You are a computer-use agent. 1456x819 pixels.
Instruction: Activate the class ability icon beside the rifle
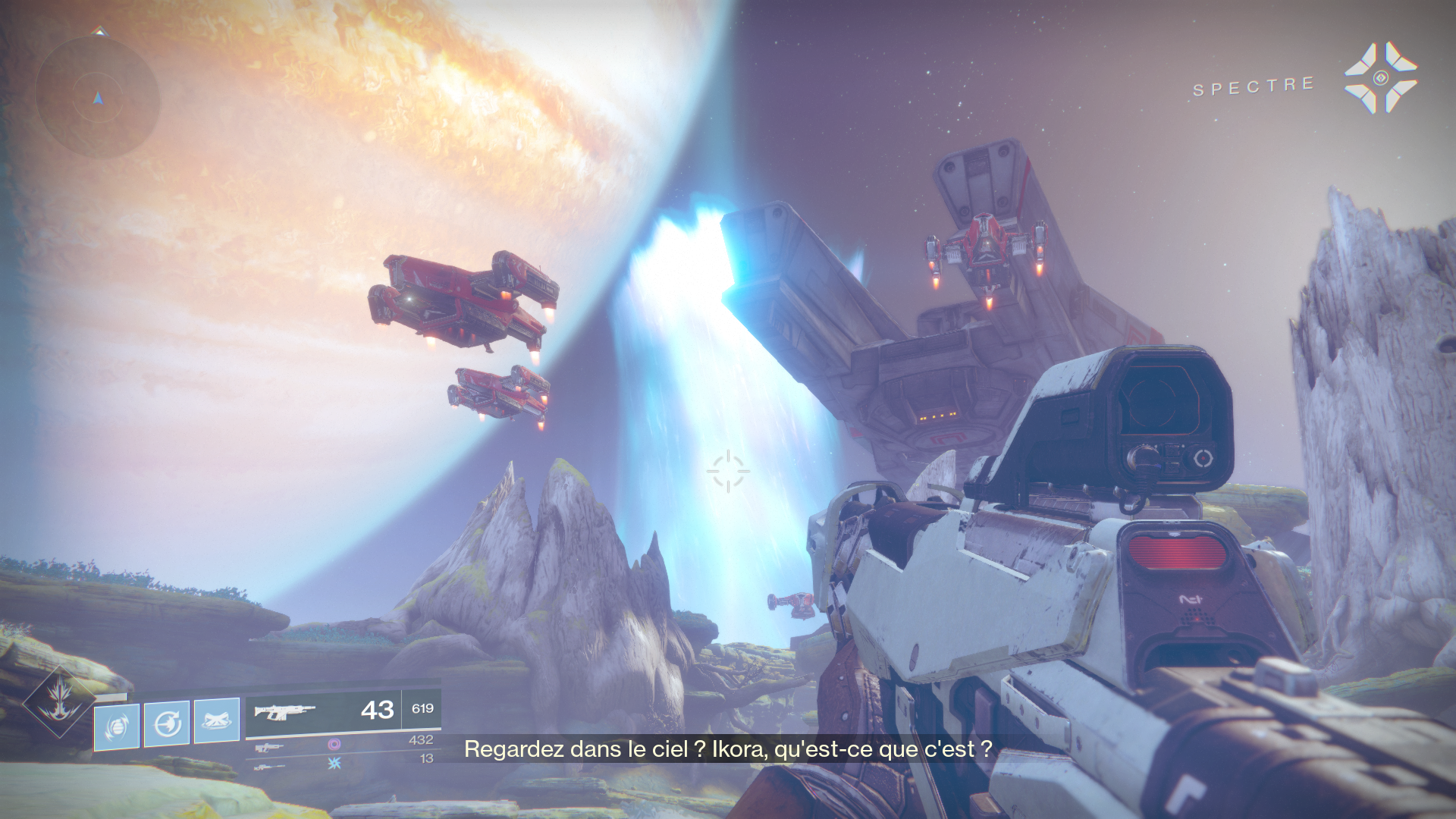tap(217, 720)
